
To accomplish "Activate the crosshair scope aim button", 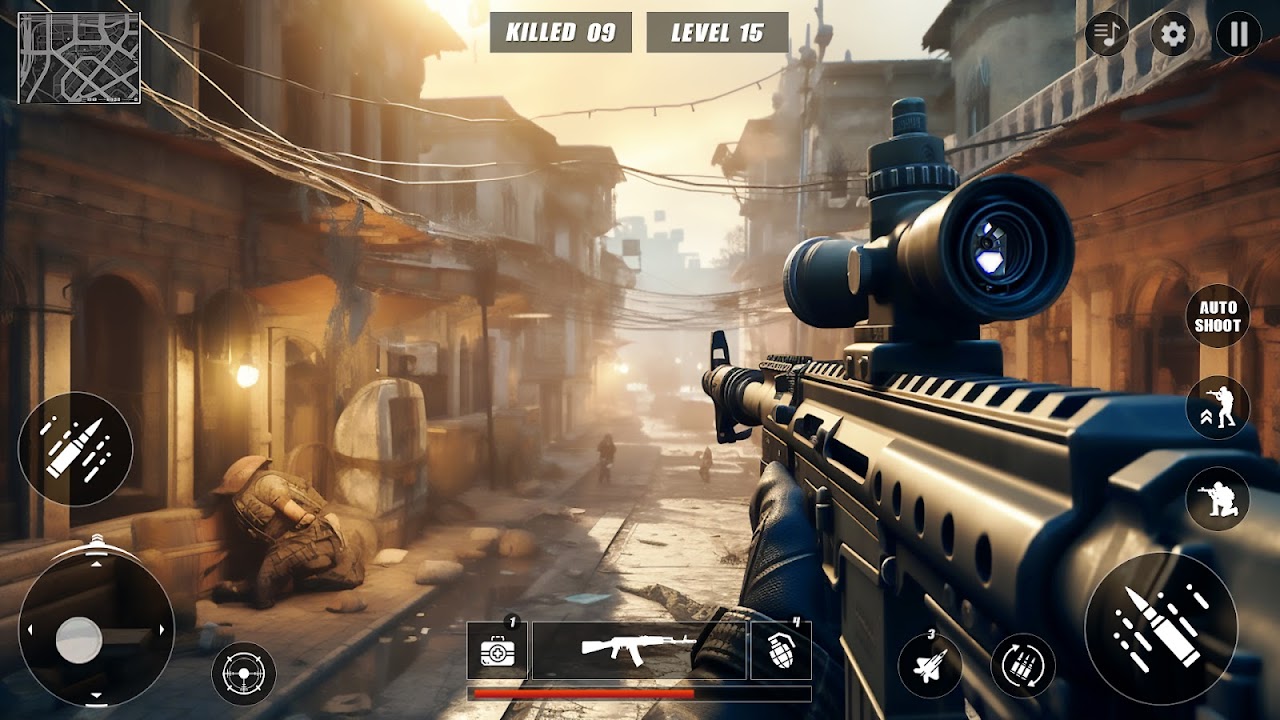I will (x=244, y=673).
